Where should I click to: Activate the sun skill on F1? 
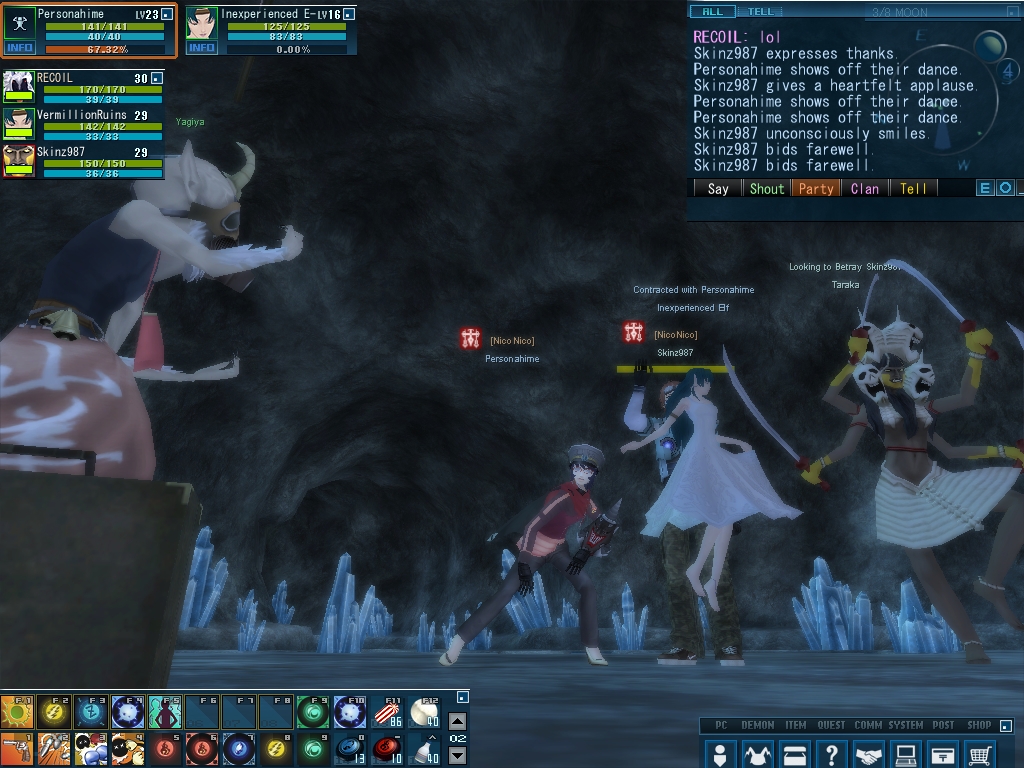(x=18, y=712)
